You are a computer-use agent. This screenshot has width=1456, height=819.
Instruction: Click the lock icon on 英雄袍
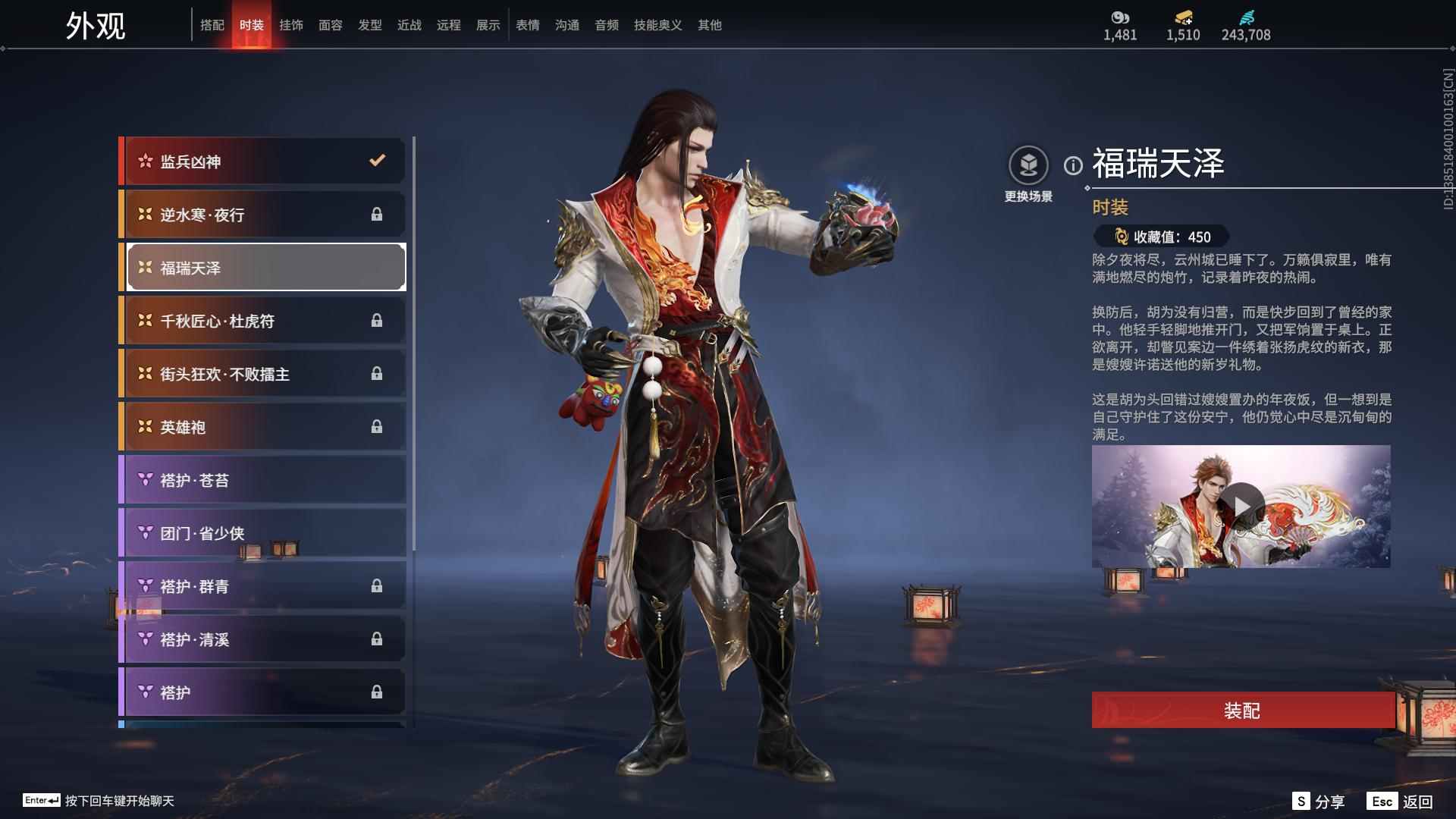pyautogui.click(x=378, y=427)
